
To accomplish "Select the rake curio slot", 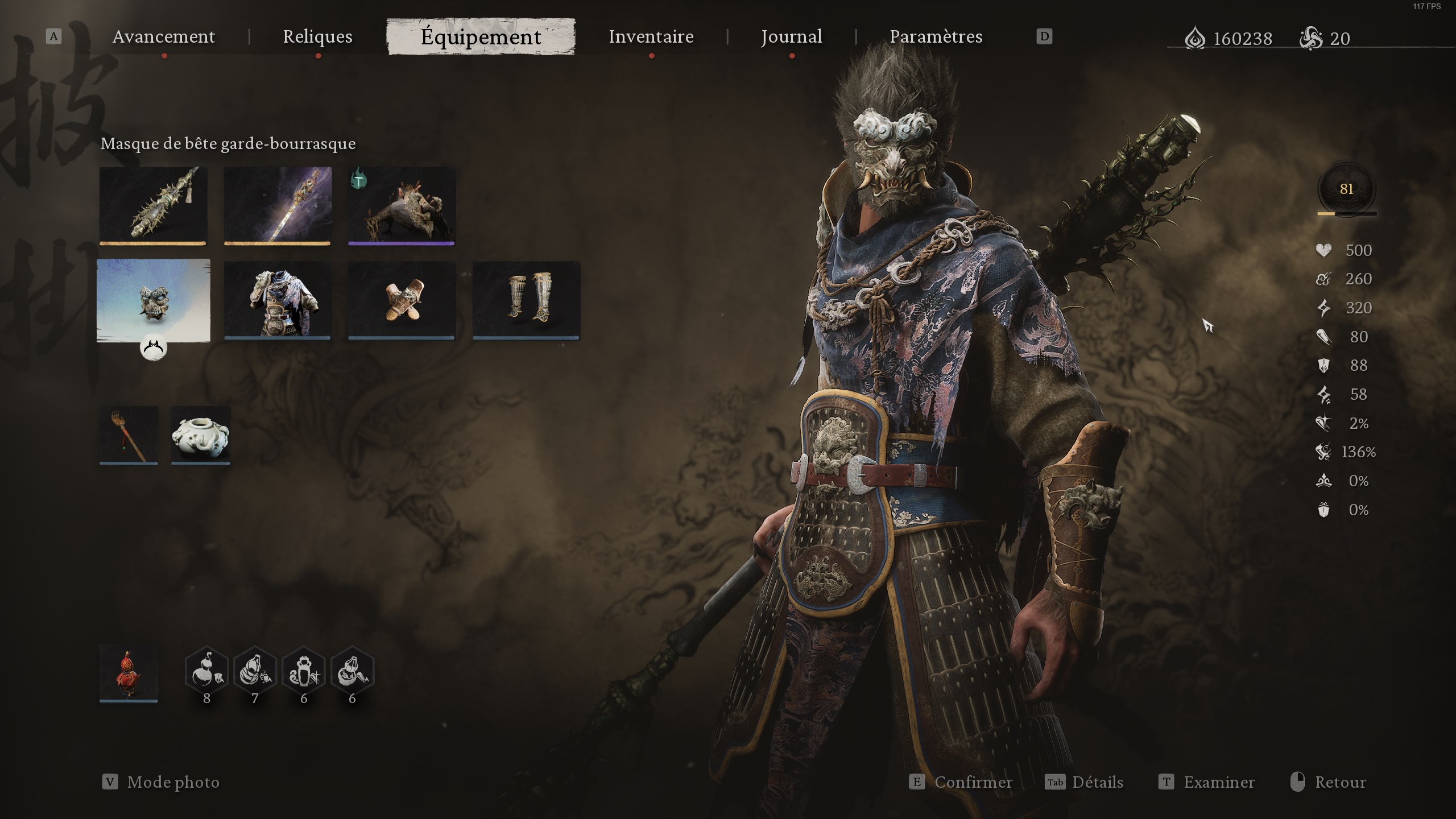I will (128, 435).
